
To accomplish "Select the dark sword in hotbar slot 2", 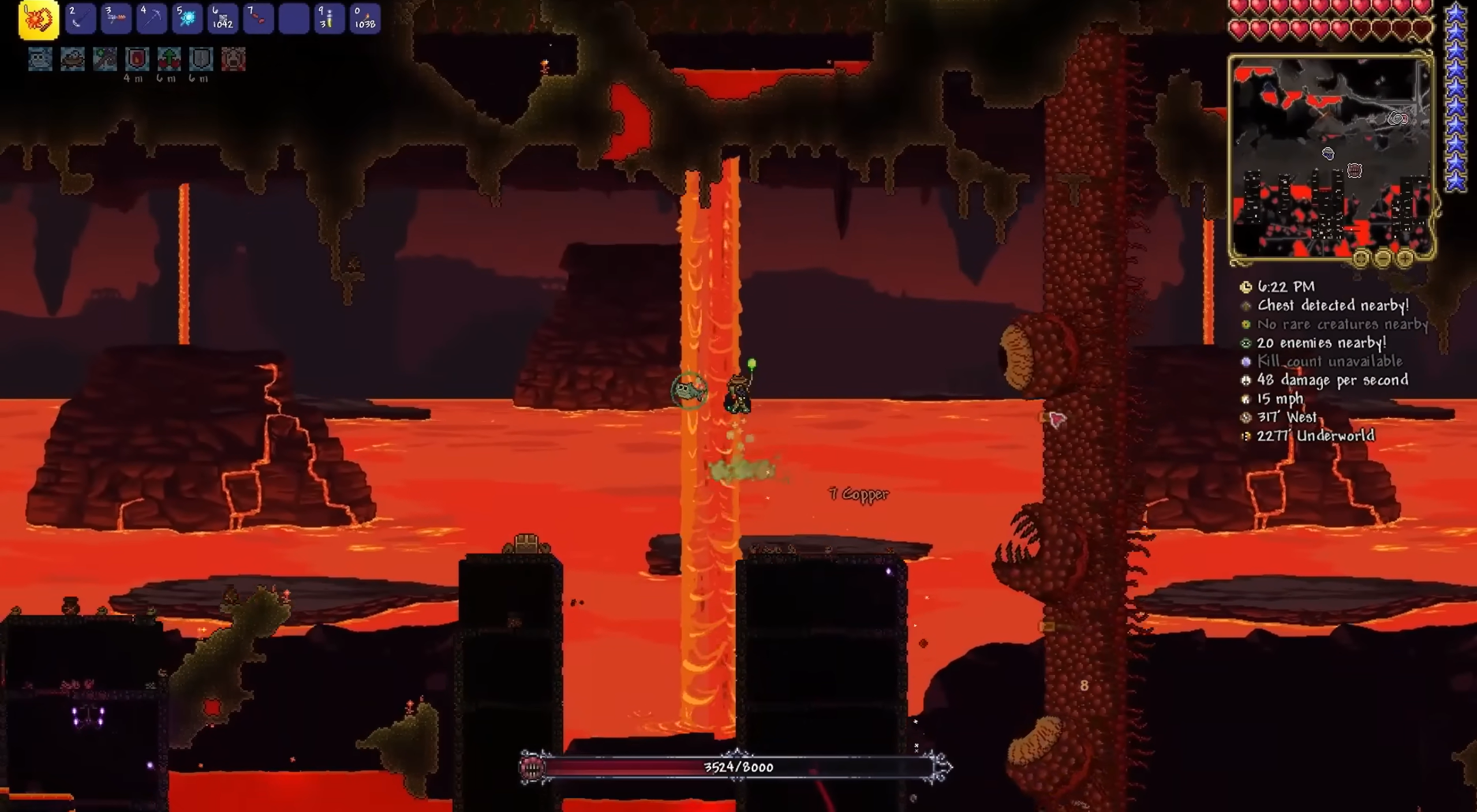I will tap(80, 19).
